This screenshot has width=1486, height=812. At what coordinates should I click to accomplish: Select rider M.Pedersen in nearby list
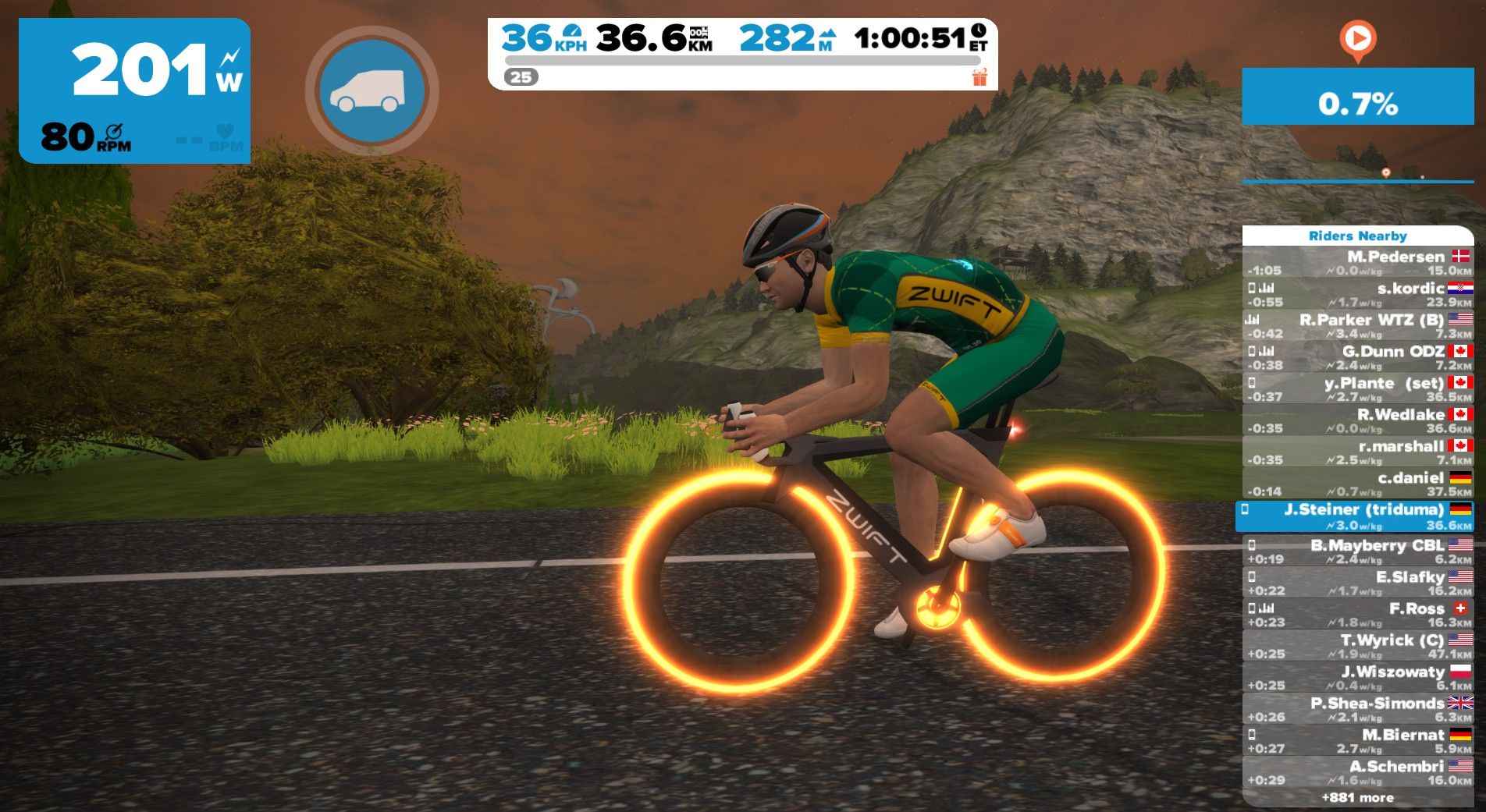pos(1357,263)
